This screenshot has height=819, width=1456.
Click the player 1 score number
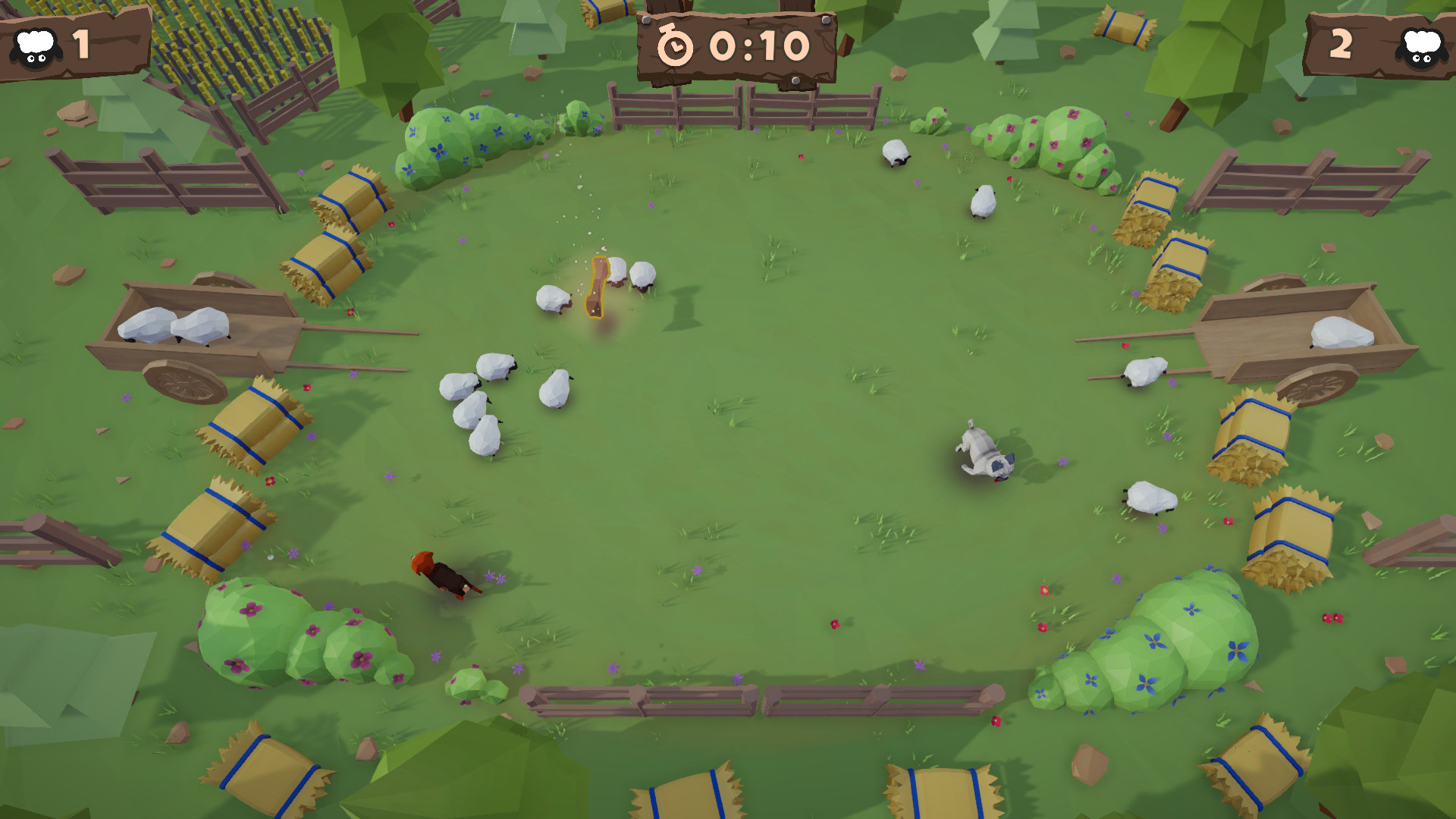coord(81,44)
